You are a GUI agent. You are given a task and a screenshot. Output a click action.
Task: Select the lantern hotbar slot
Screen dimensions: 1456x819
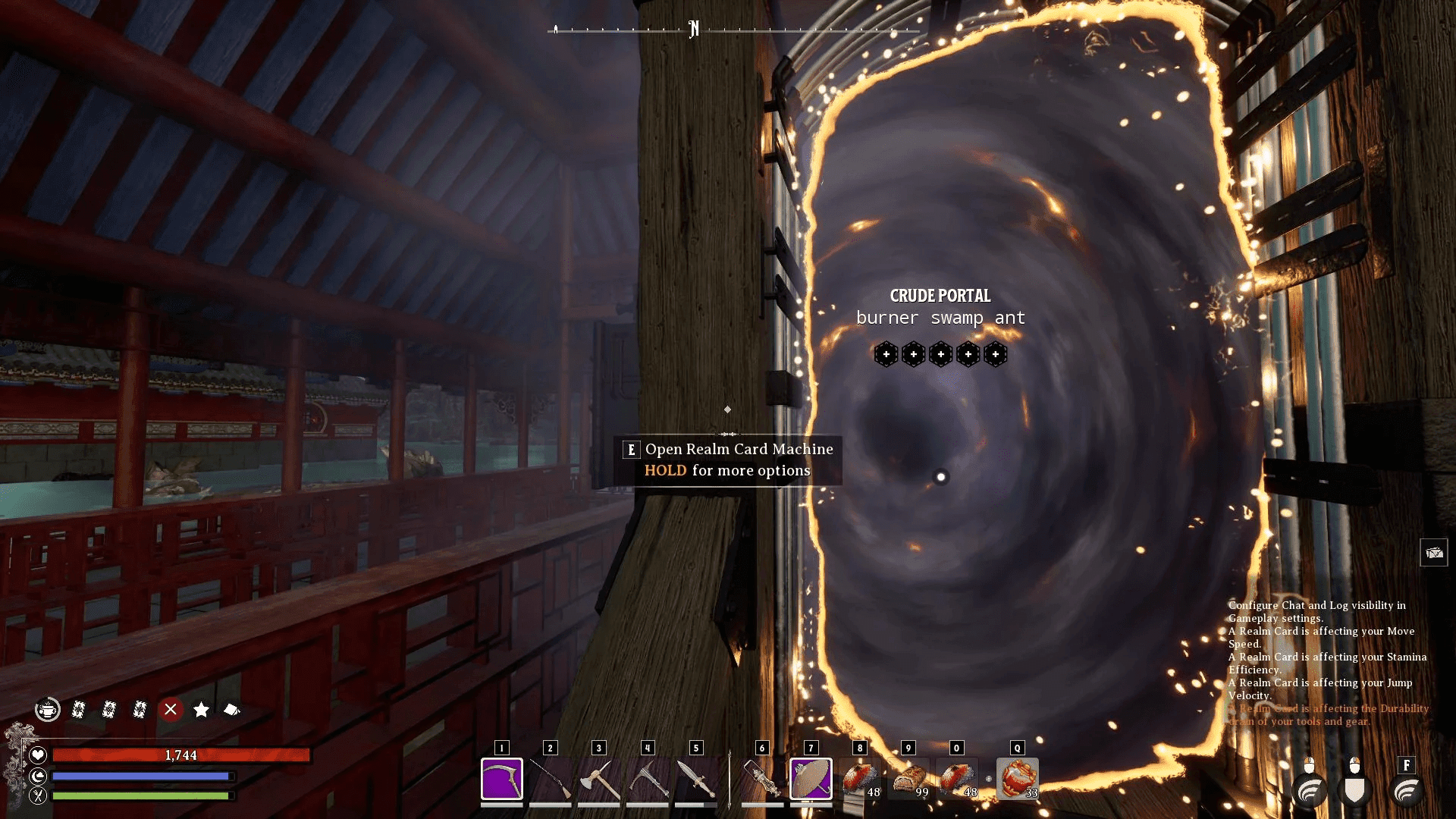[x=762, y=779]
